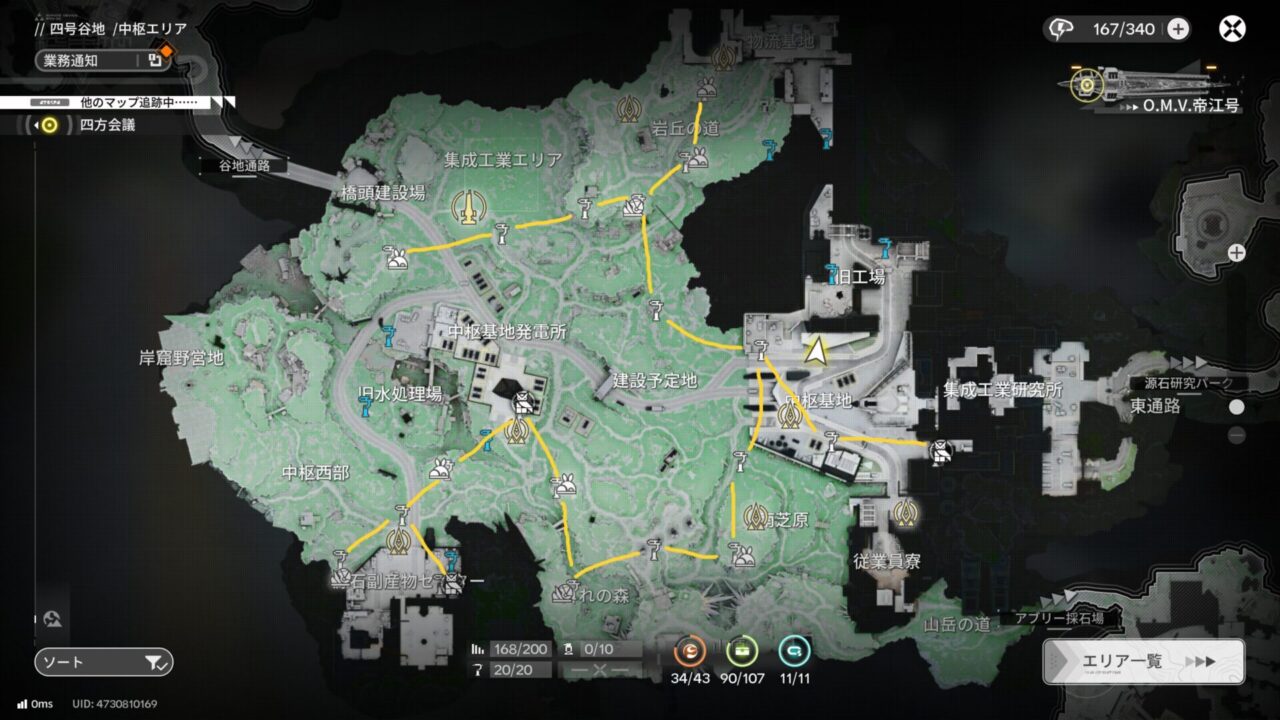
Task: Add stamina with the plus button beside 167/340
Action: pos(1178,29)
